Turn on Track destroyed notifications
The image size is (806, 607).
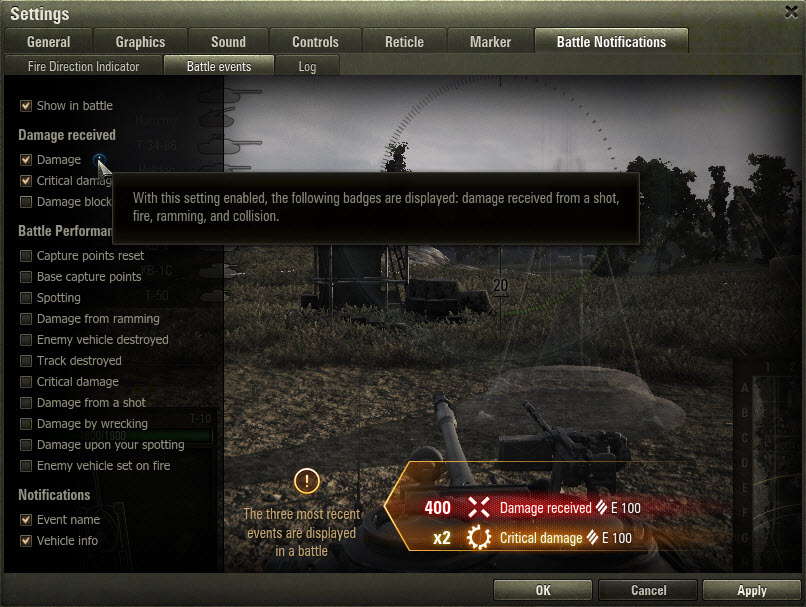(x=26, y=361)
